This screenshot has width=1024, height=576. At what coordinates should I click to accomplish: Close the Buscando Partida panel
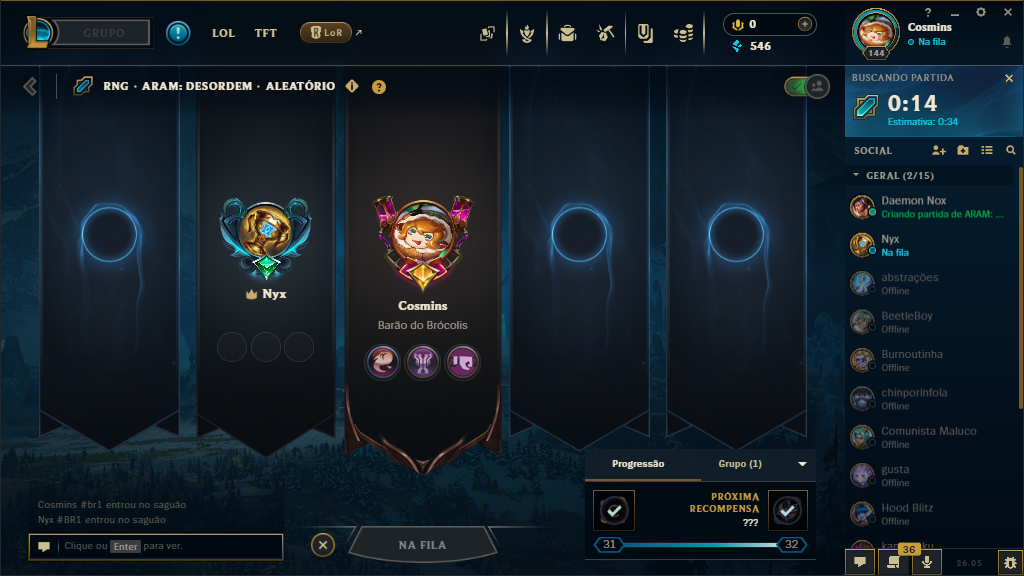(x=1008, y=78)
